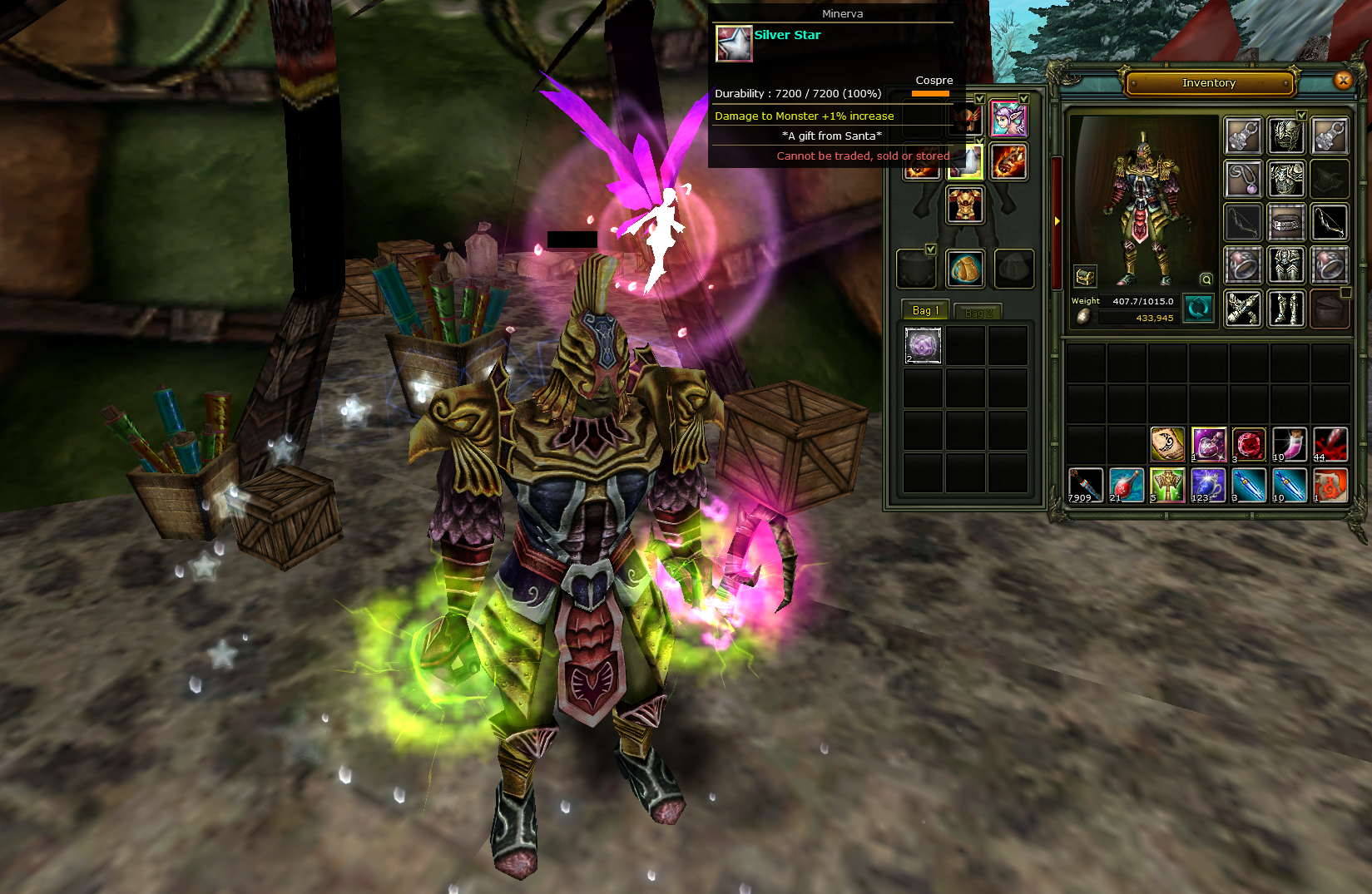Select the golden hammer item in inventory
Screen dimensions: 1372x894
coord(1167,484)
